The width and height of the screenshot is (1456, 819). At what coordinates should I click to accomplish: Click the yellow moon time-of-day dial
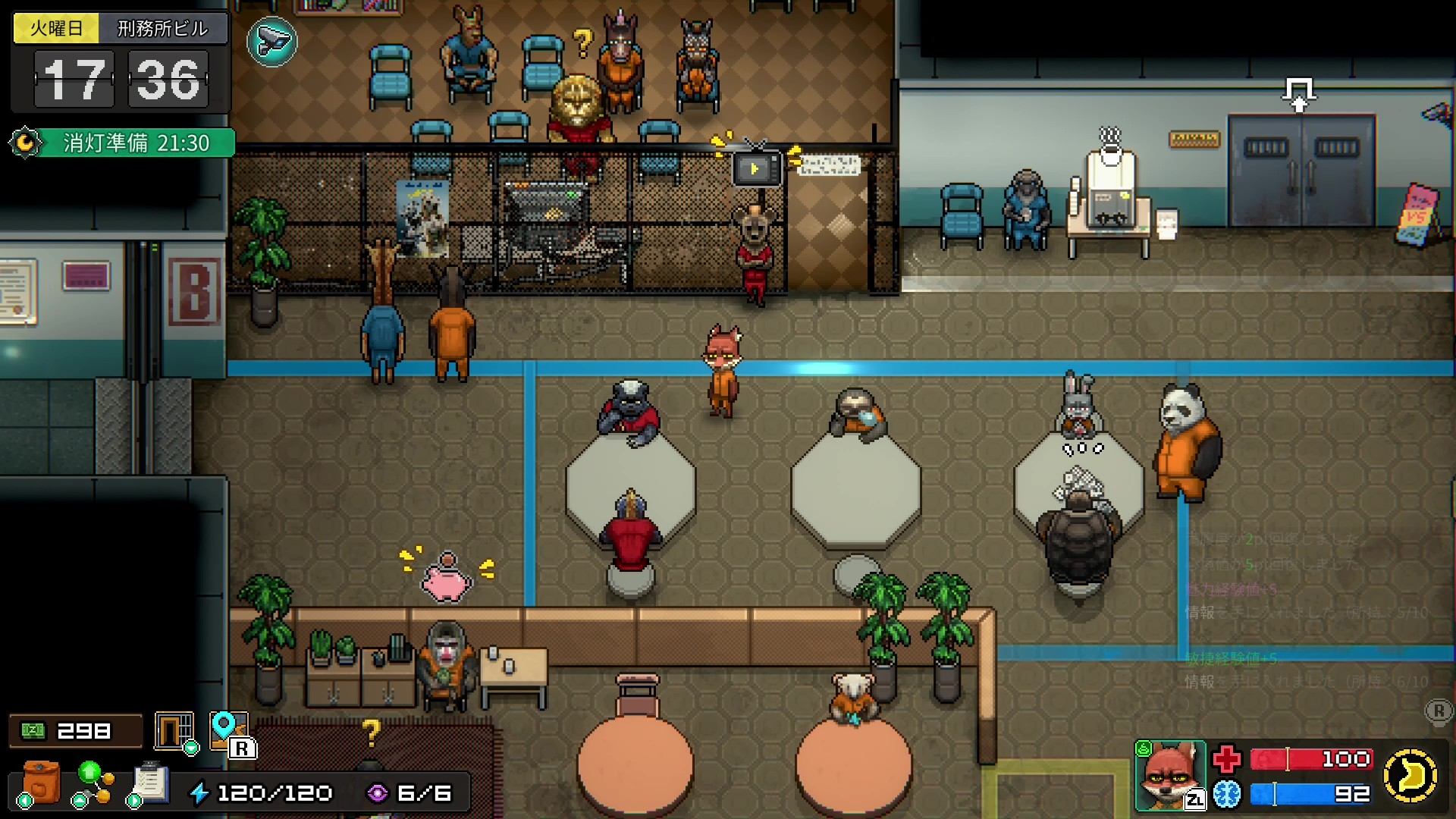click(x=1410, y=775)
